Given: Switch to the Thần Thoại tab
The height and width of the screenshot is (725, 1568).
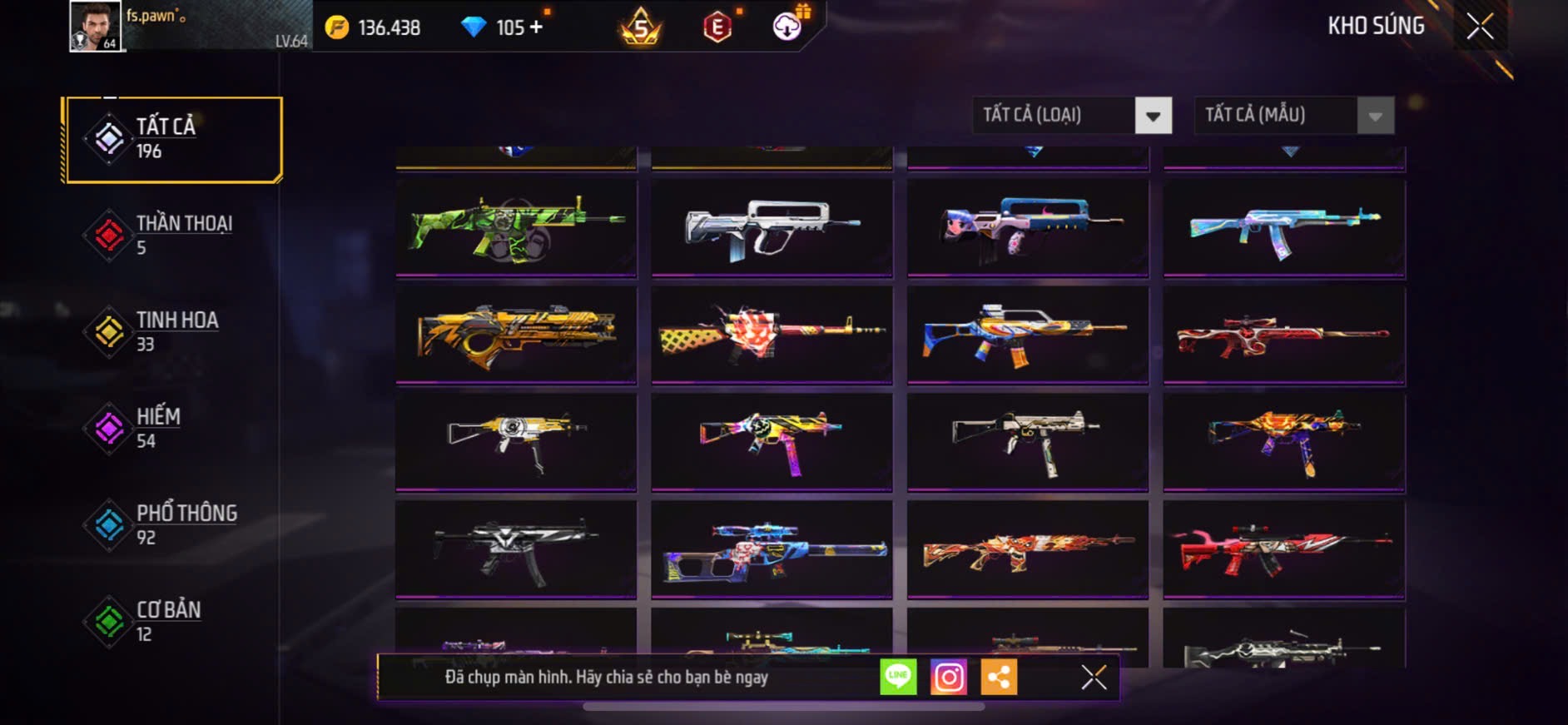Looking at the screenshot, I should click(173, 235).
